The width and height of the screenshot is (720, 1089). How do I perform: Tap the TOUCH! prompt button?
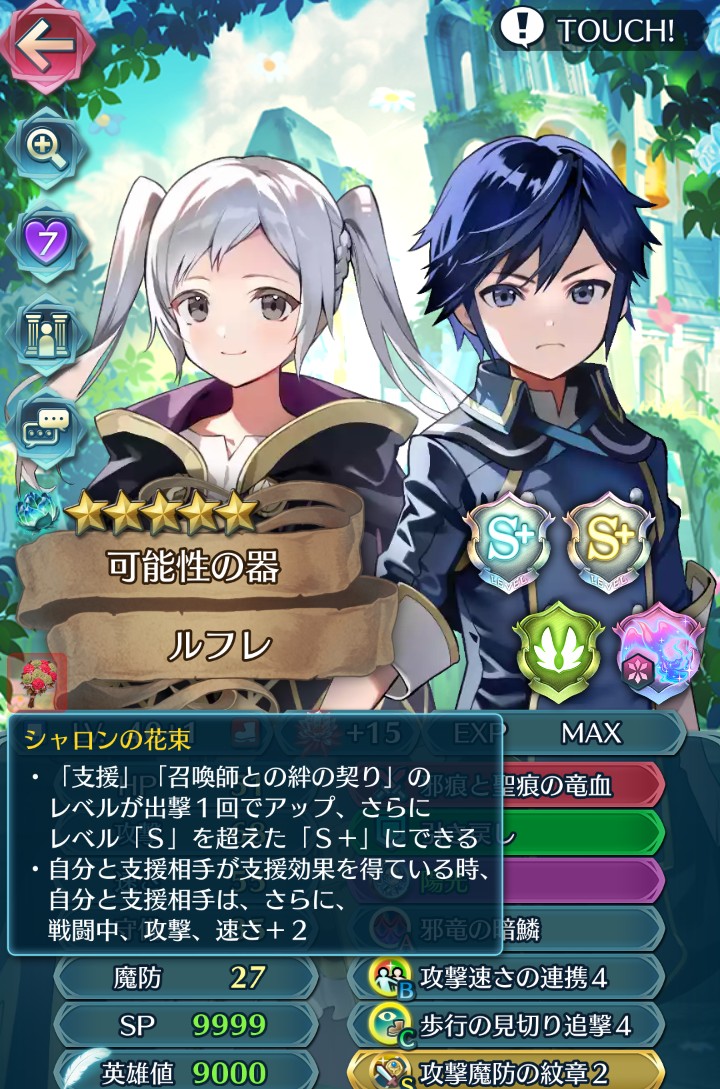pyautogui.click(x=588, y=30)
